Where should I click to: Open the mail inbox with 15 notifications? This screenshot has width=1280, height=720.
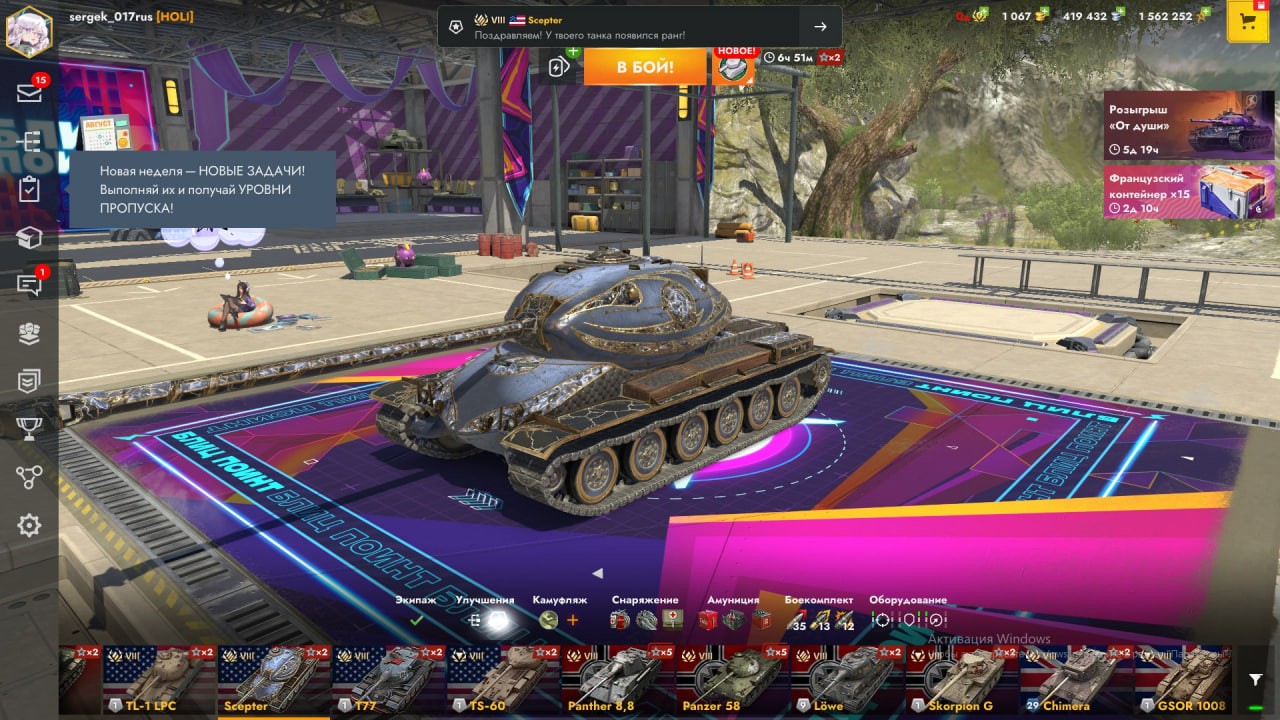pos(29,93)
